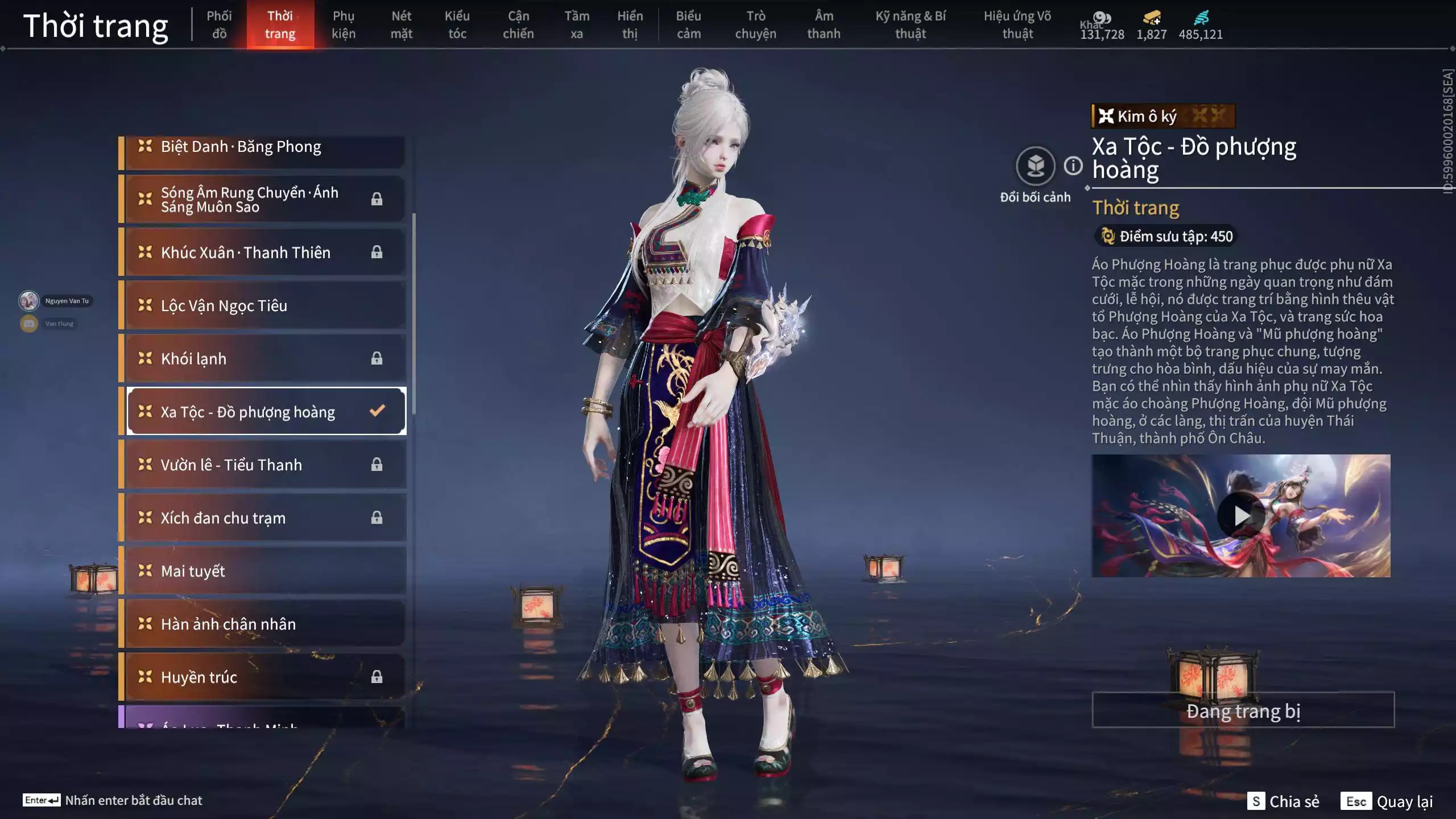Click the lock on Huyền trúc outfit
1456x819 pixels.
(376, 677)
